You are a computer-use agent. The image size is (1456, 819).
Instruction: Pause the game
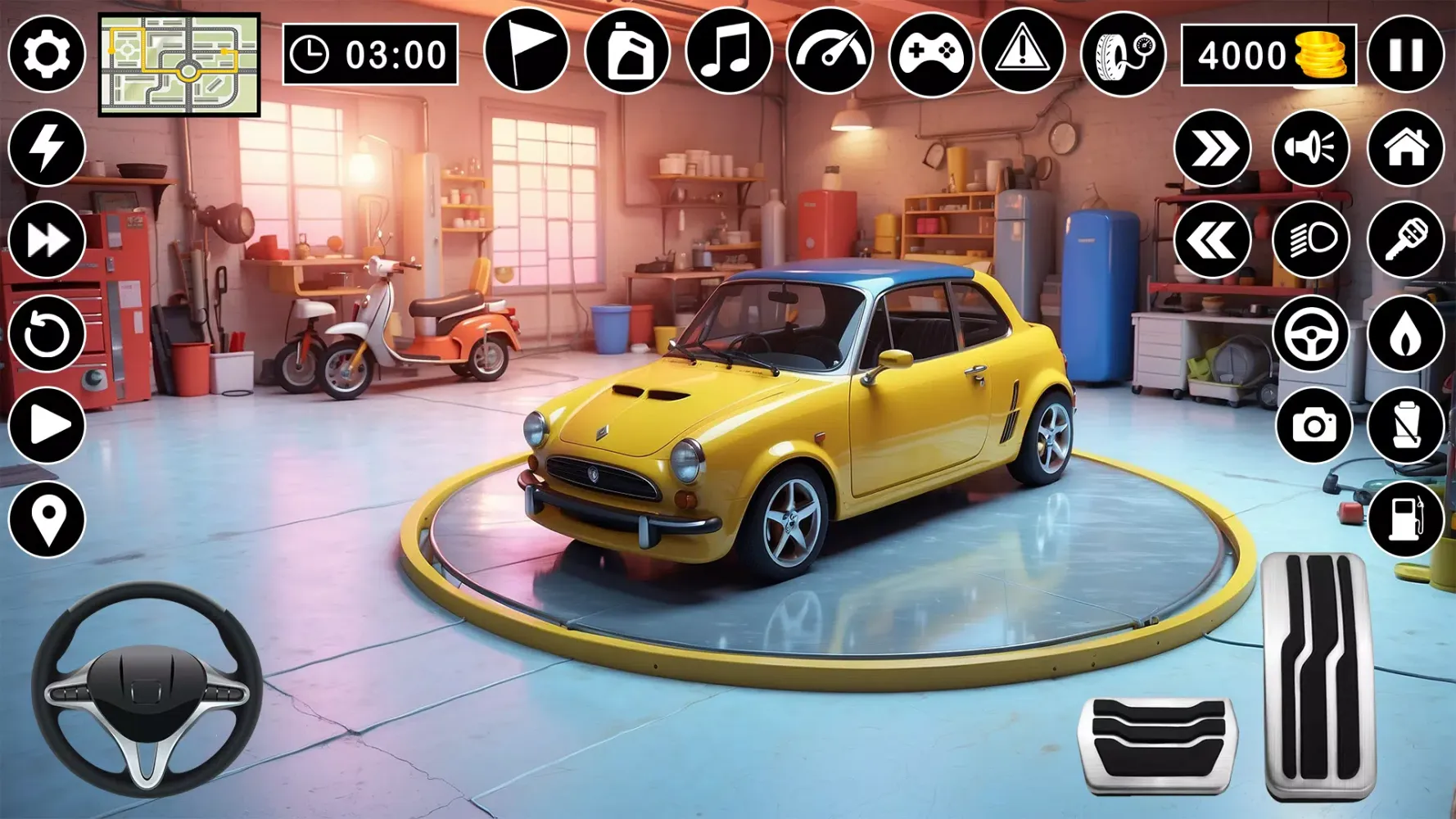tap(1406, 53)
